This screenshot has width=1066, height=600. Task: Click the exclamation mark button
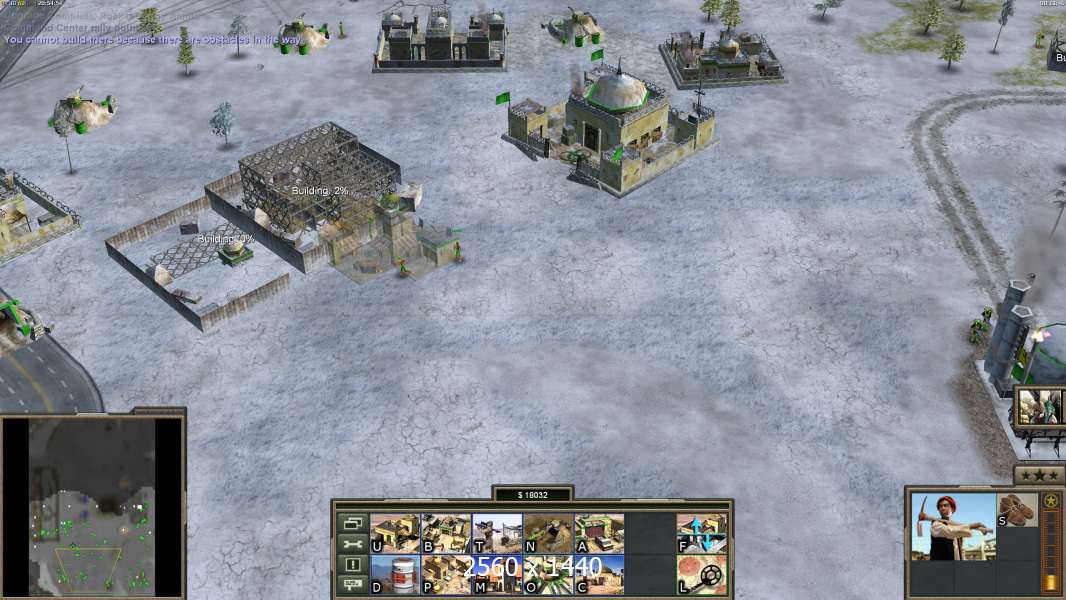tap(351, 565)
